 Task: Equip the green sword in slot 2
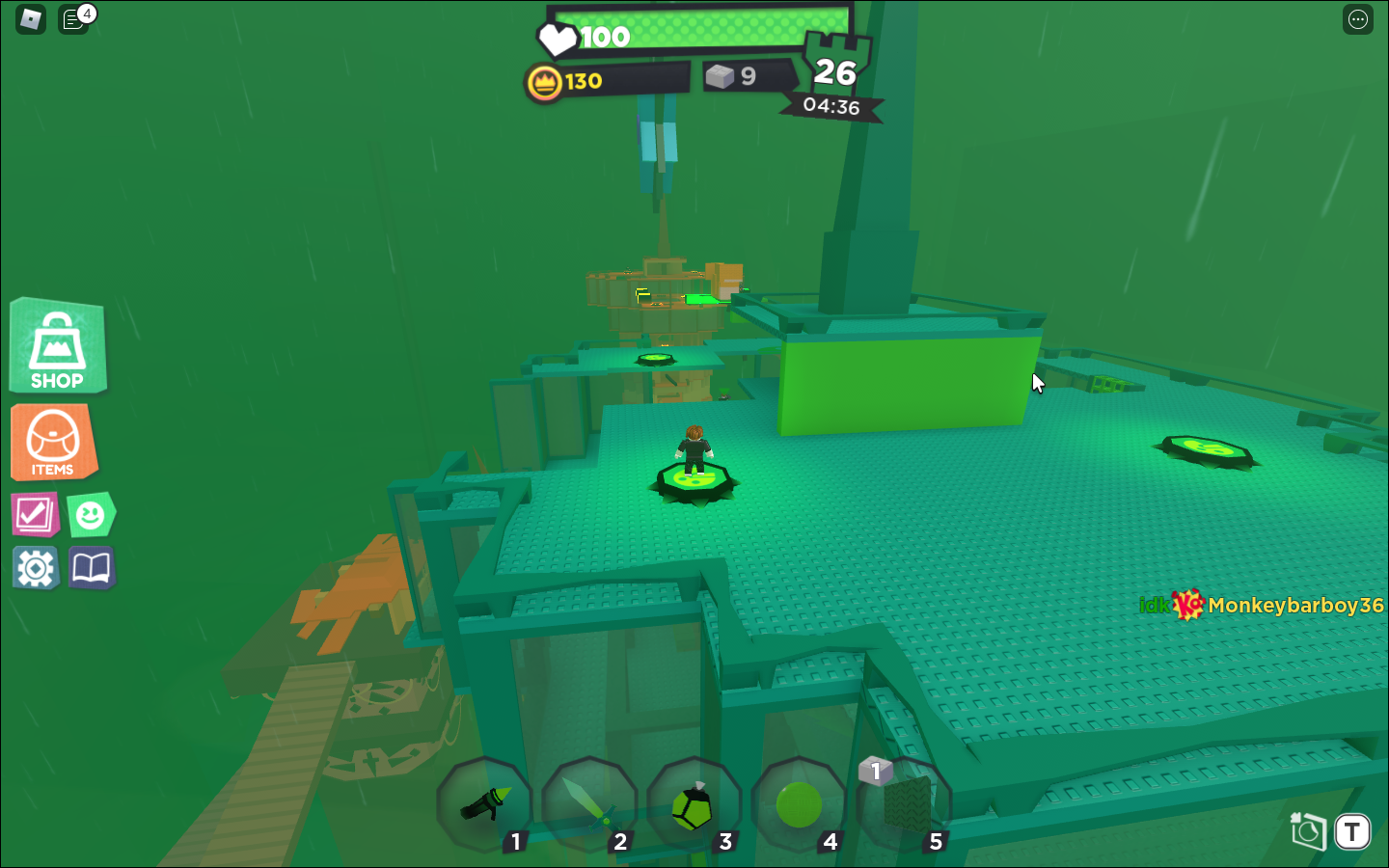[x=588, y=804]
